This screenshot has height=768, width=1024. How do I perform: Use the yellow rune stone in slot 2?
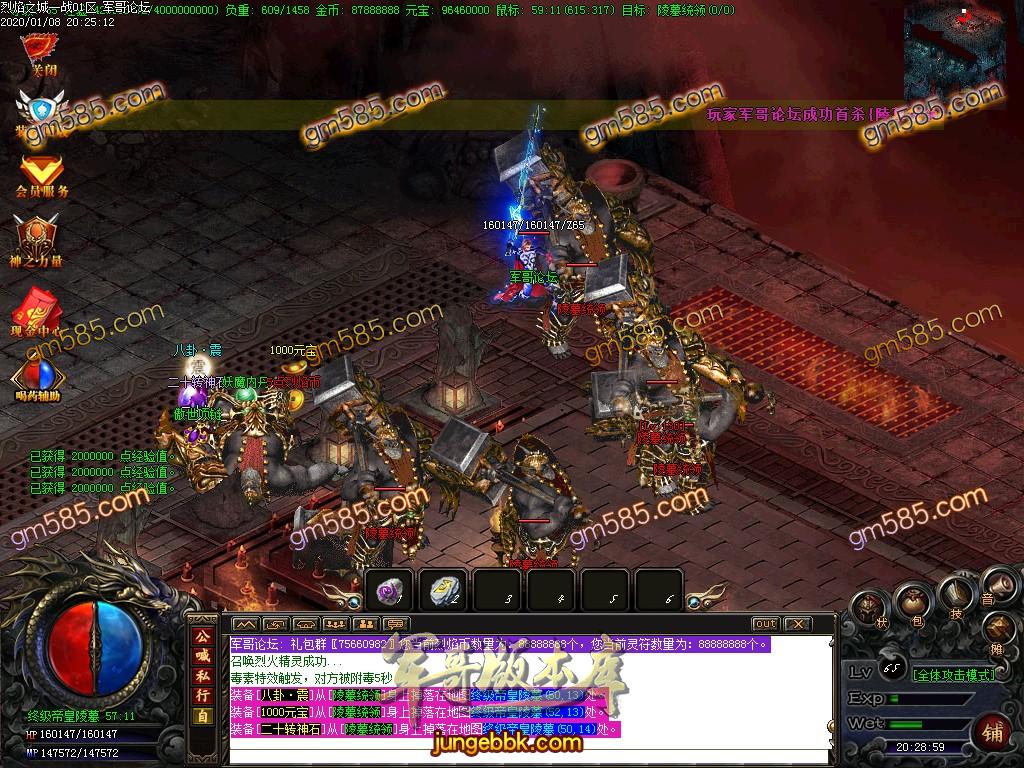pyautogui.click(x=444, y=591)
